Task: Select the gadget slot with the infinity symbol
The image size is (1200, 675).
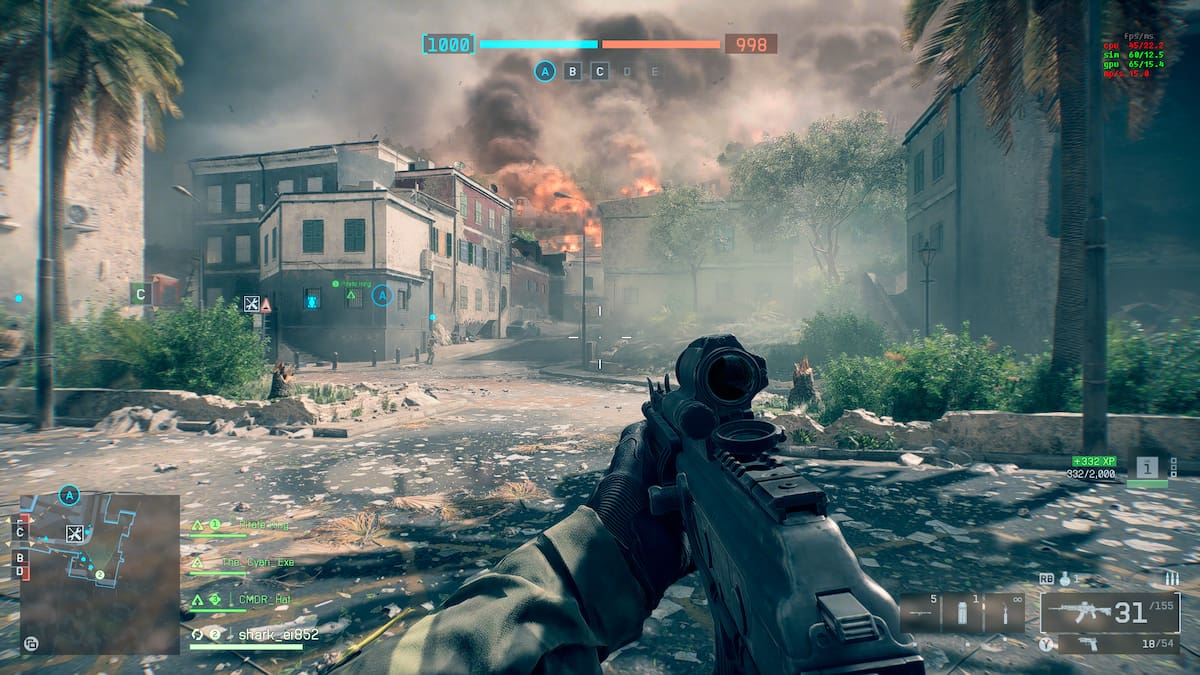Action: 1004,612
